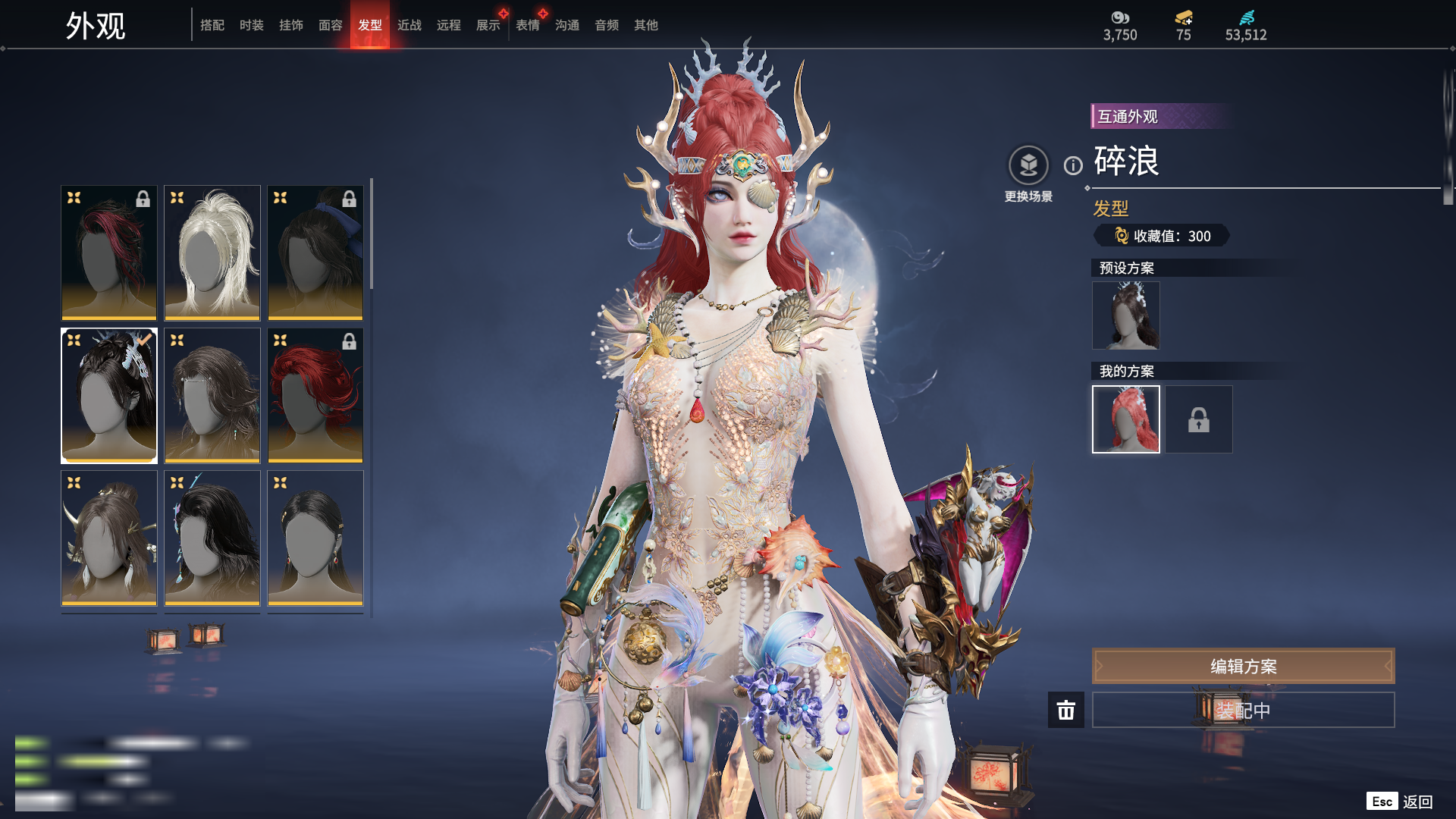Click the 编辑方案 edit scheme button
The image size is (1456, 819).
point(1243,666)
